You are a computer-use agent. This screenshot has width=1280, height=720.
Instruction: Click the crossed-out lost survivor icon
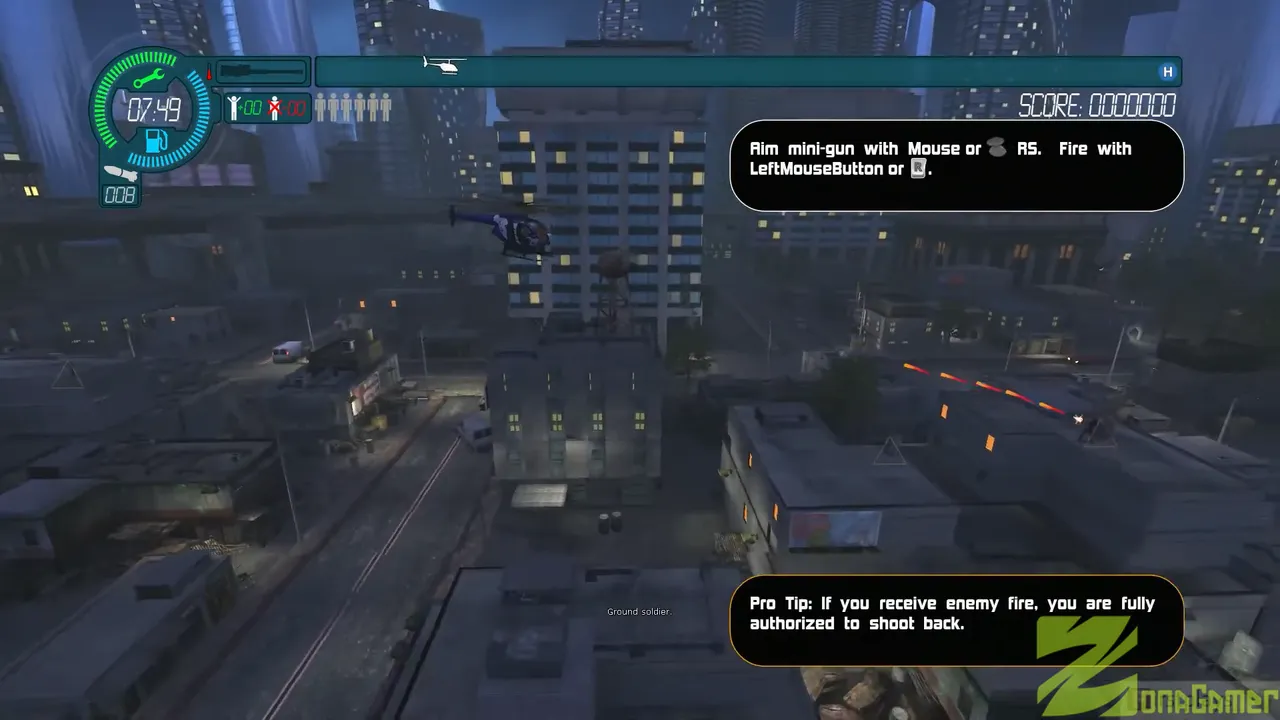click(x=274, y=108)
